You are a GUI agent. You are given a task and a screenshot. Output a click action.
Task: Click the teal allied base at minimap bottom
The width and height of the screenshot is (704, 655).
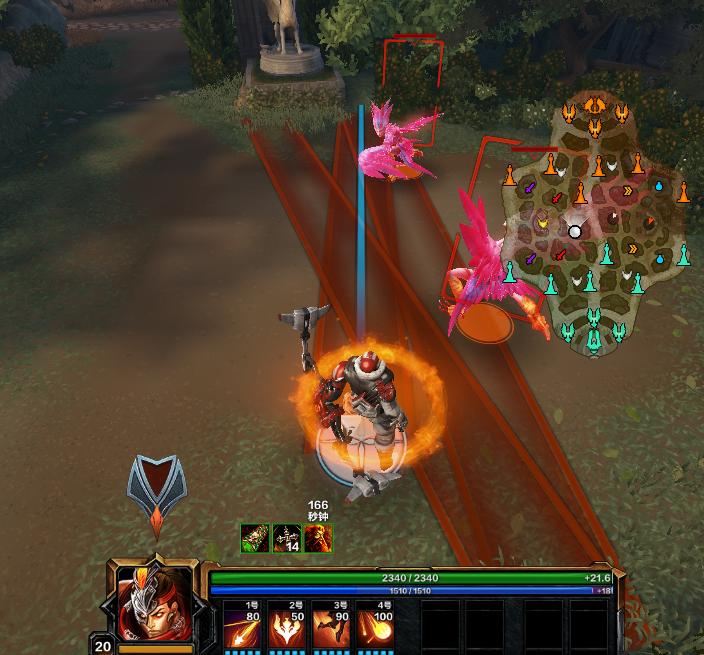coord(594,337)
